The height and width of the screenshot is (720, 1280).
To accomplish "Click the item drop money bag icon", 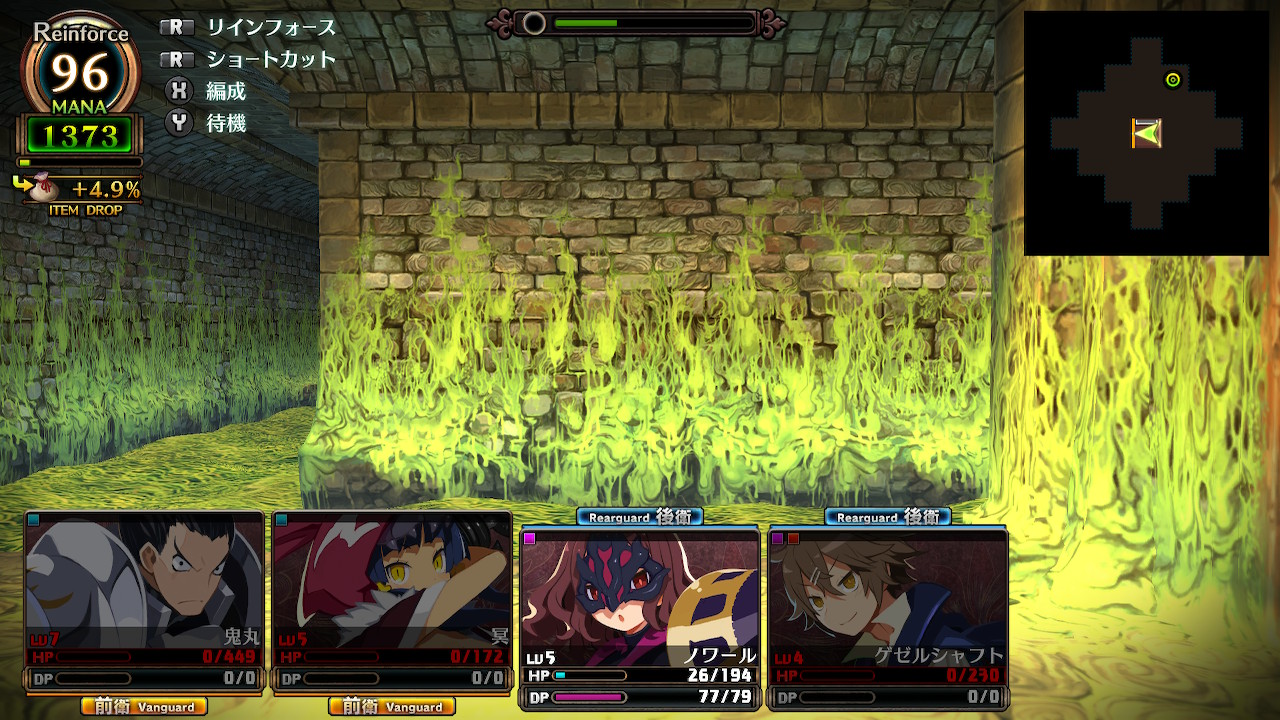I will pos(48,188).
